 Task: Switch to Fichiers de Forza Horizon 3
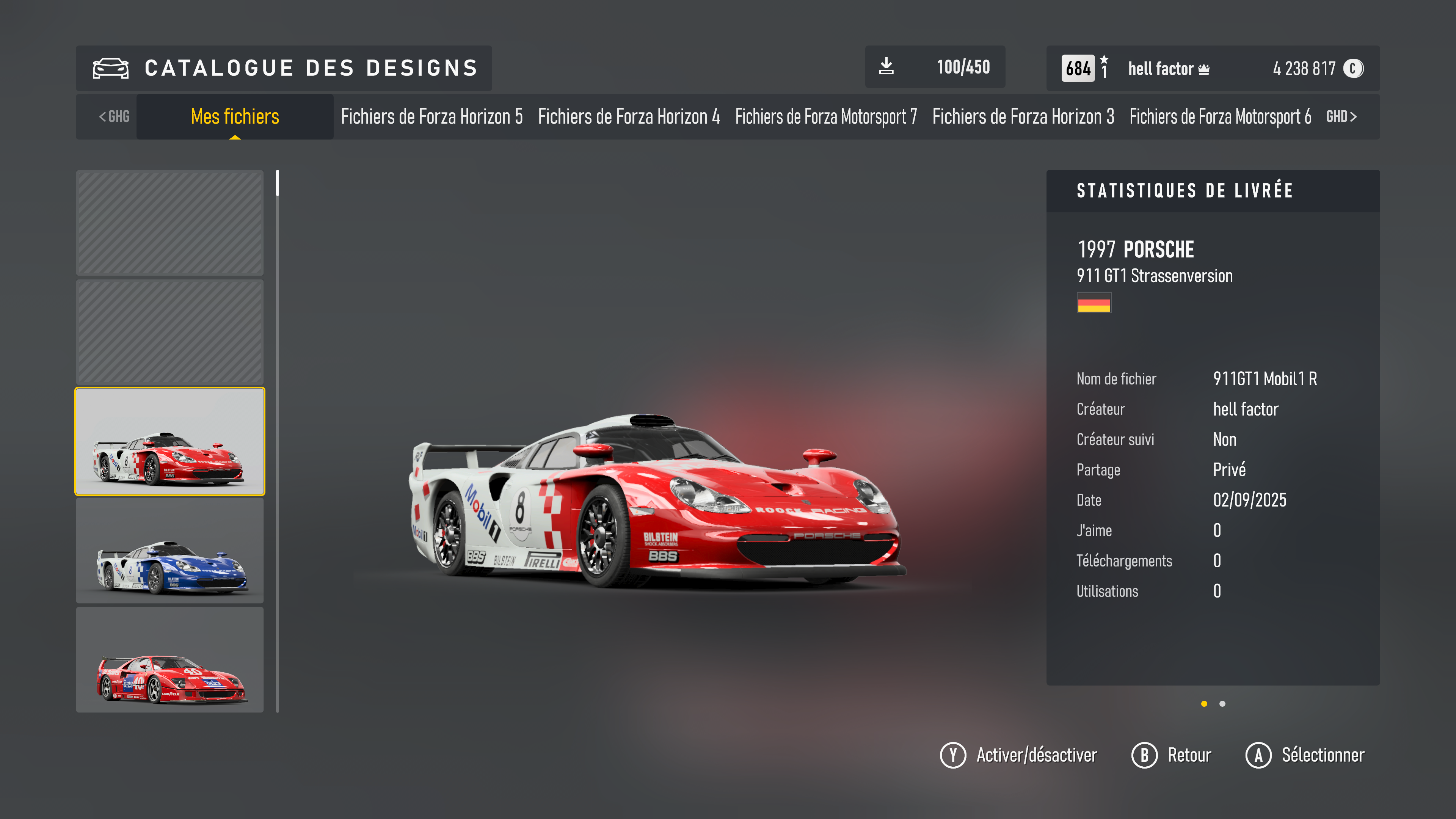tap(1023, 116)
